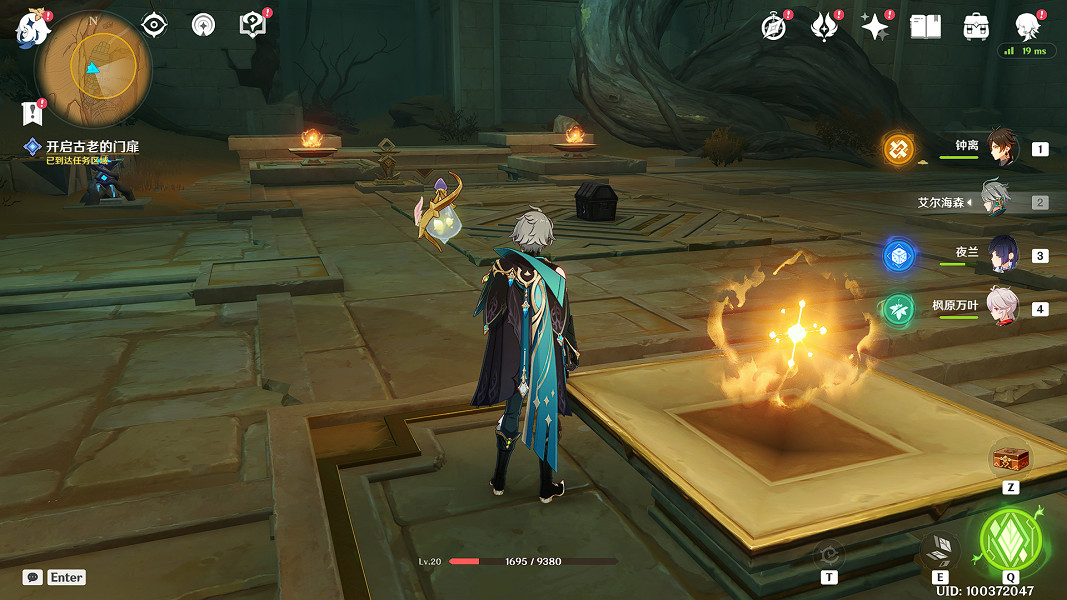Activate the eye-shaped elemental sight icon
The width and height of the screenshot is (1067, 600).
(x=155, y=25)
